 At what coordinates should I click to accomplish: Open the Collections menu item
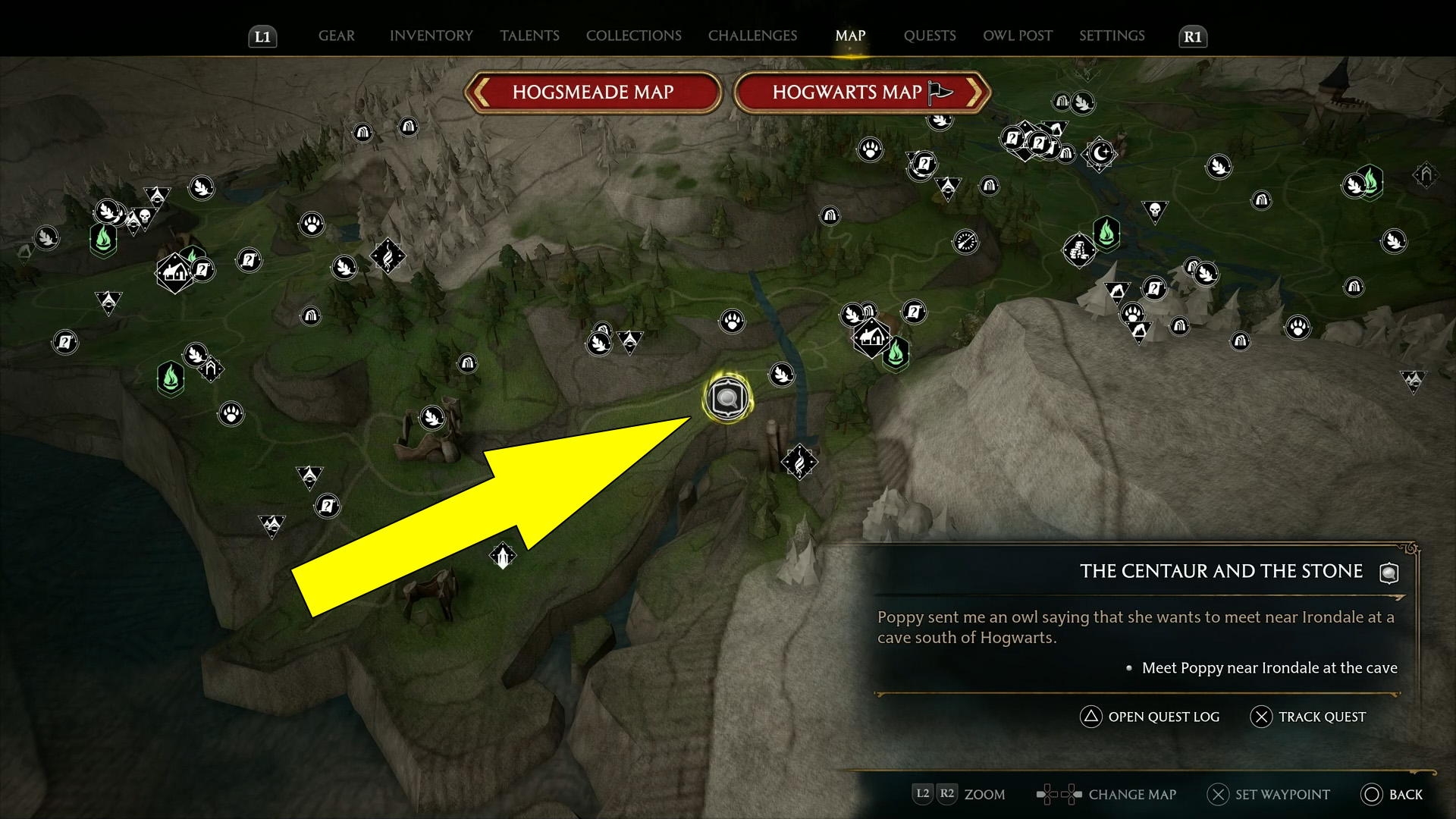[634, 35]
